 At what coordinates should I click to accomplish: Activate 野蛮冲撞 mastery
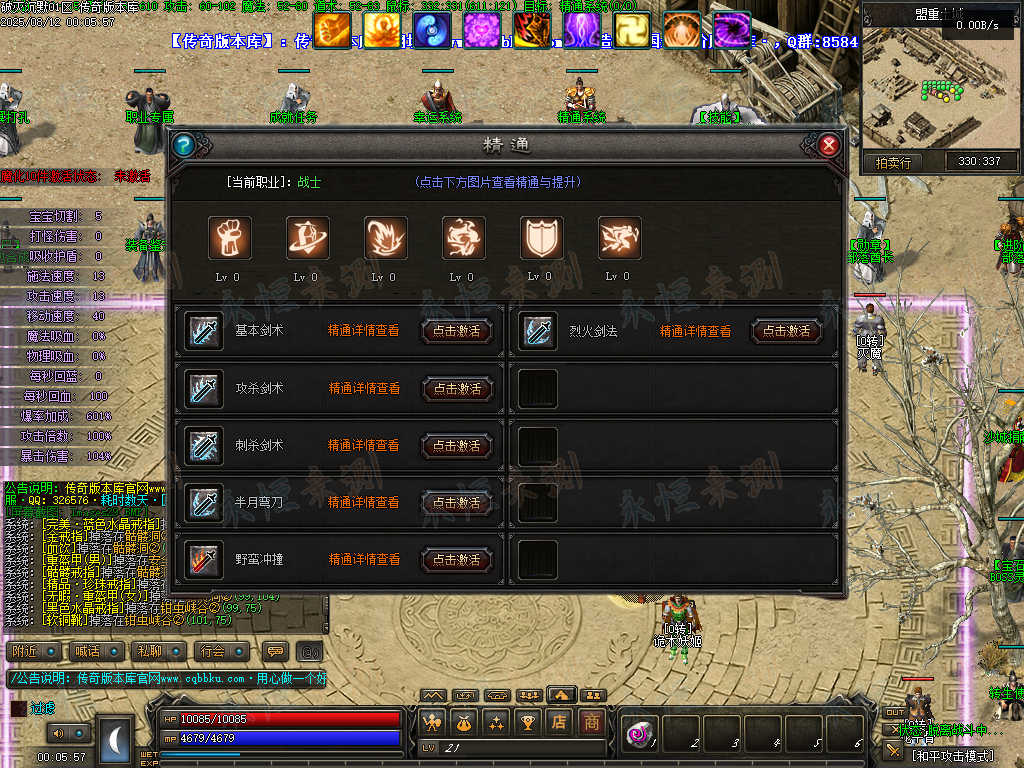point(457,560)
